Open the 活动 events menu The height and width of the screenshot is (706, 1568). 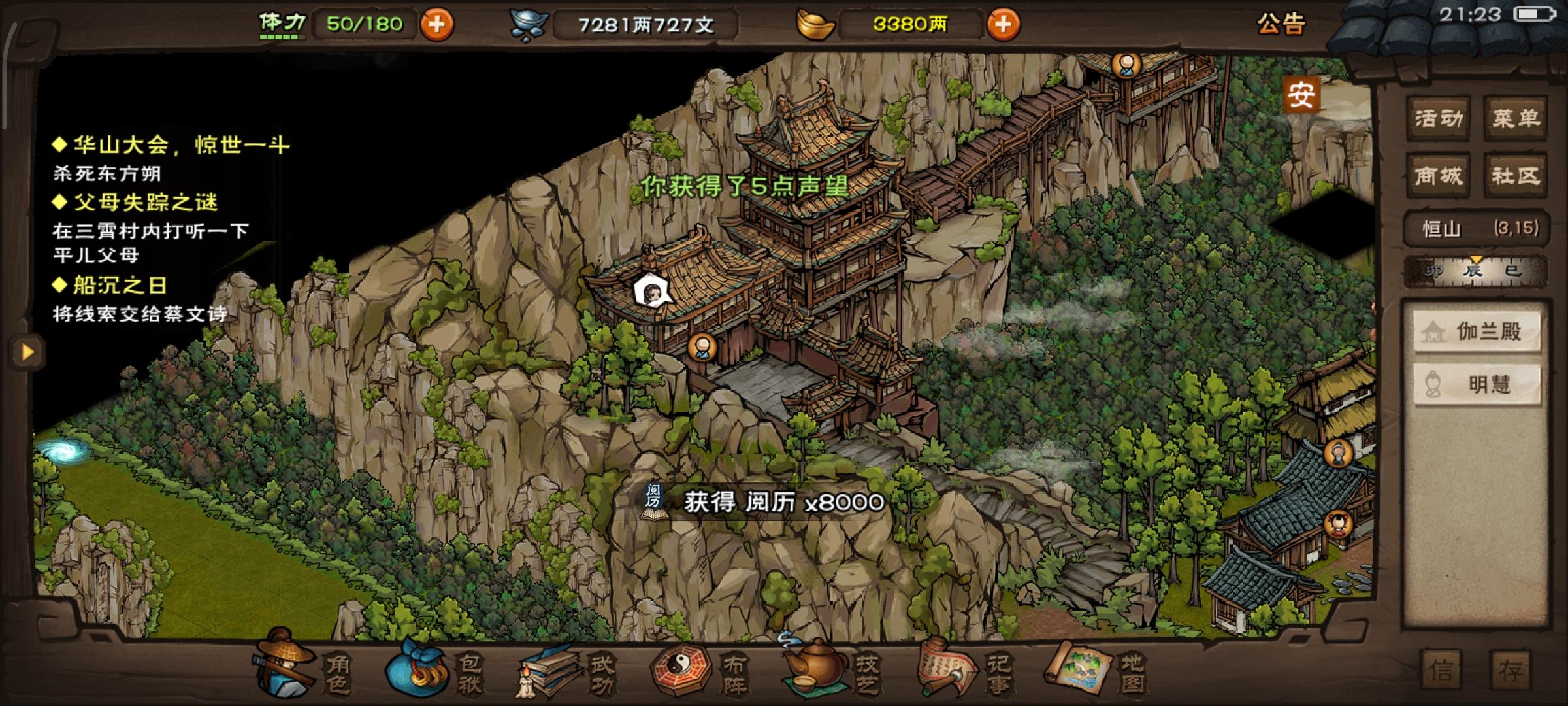1437,118
